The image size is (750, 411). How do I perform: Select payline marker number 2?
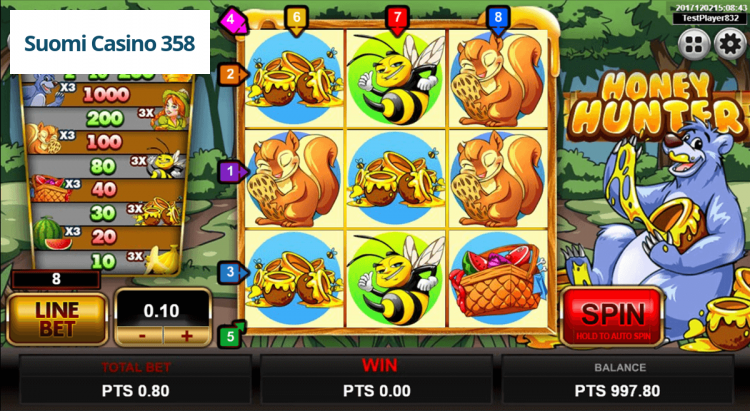pos(231,73)
